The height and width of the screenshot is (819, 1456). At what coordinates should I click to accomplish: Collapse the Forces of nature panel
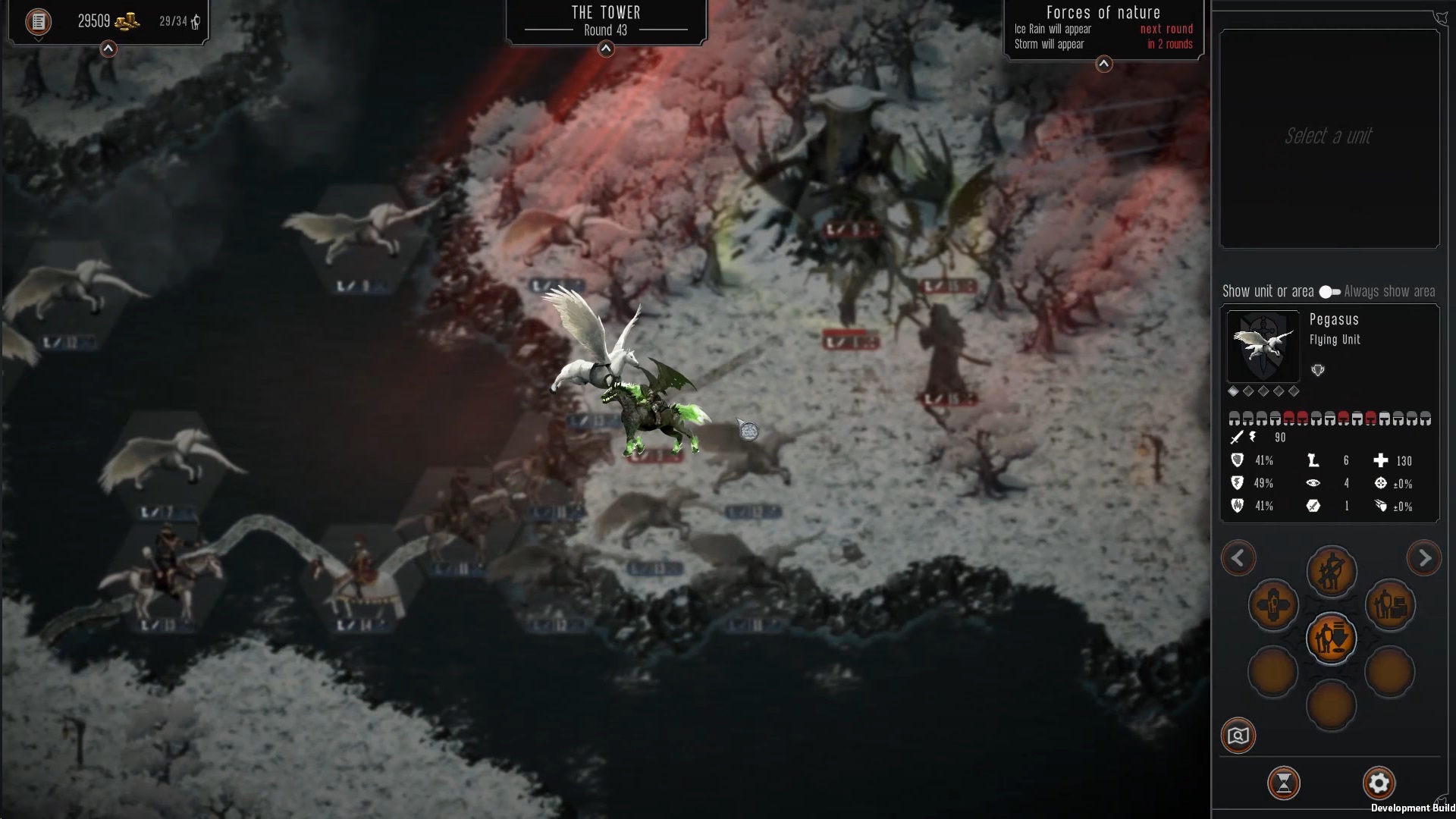click(x=1104, y=64)
